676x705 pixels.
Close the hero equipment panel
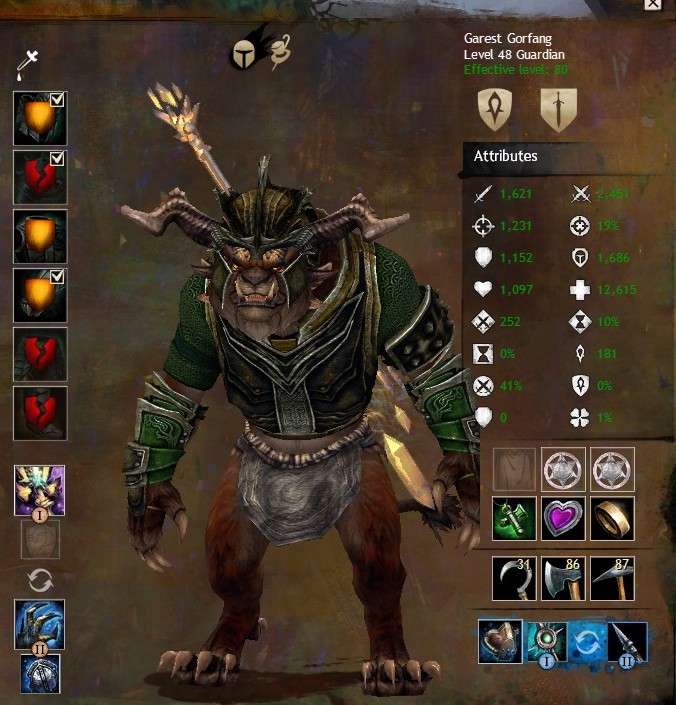(x=652, y=4)
